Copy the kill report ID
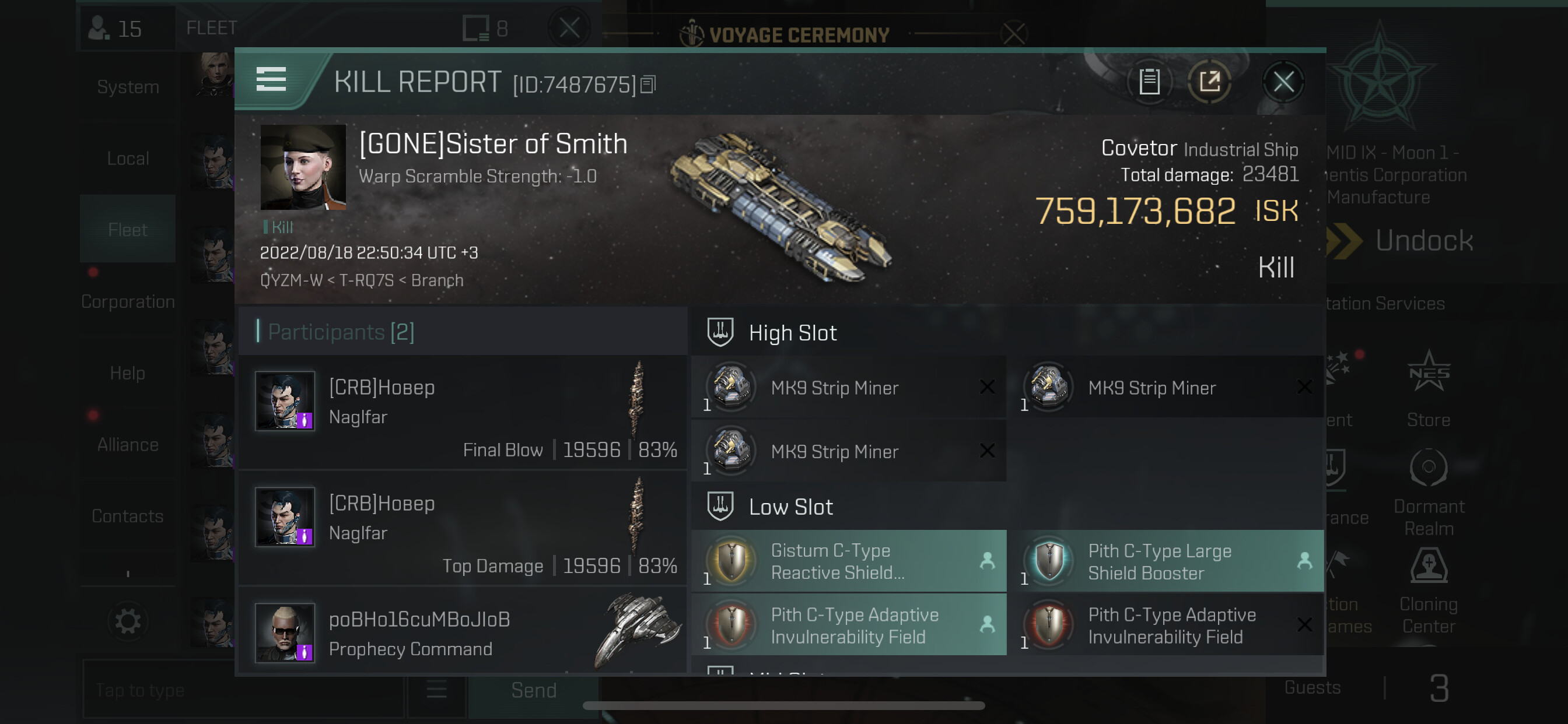This screenshot has height=724, width=1568. (x=648, y=85)
